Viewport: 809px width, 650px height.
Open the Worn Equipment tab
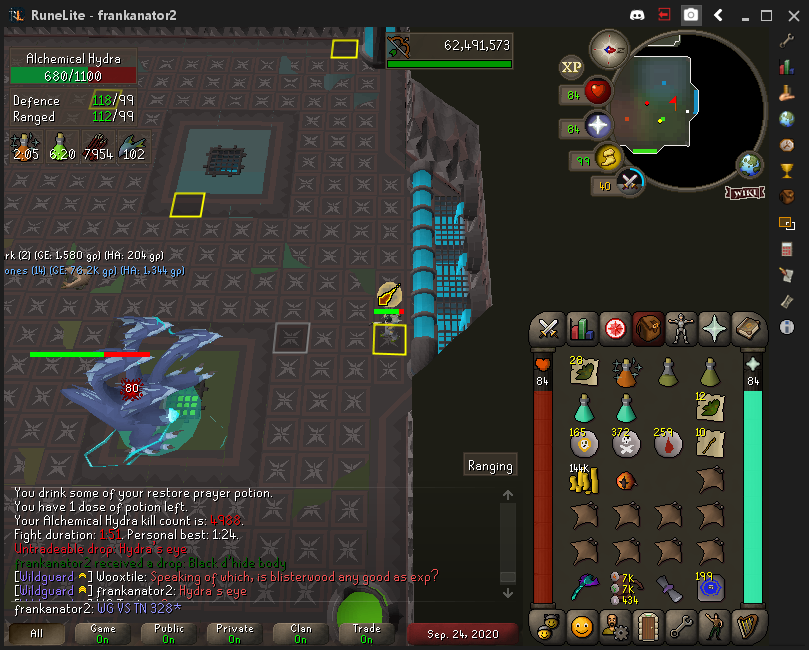click(681, 328)
